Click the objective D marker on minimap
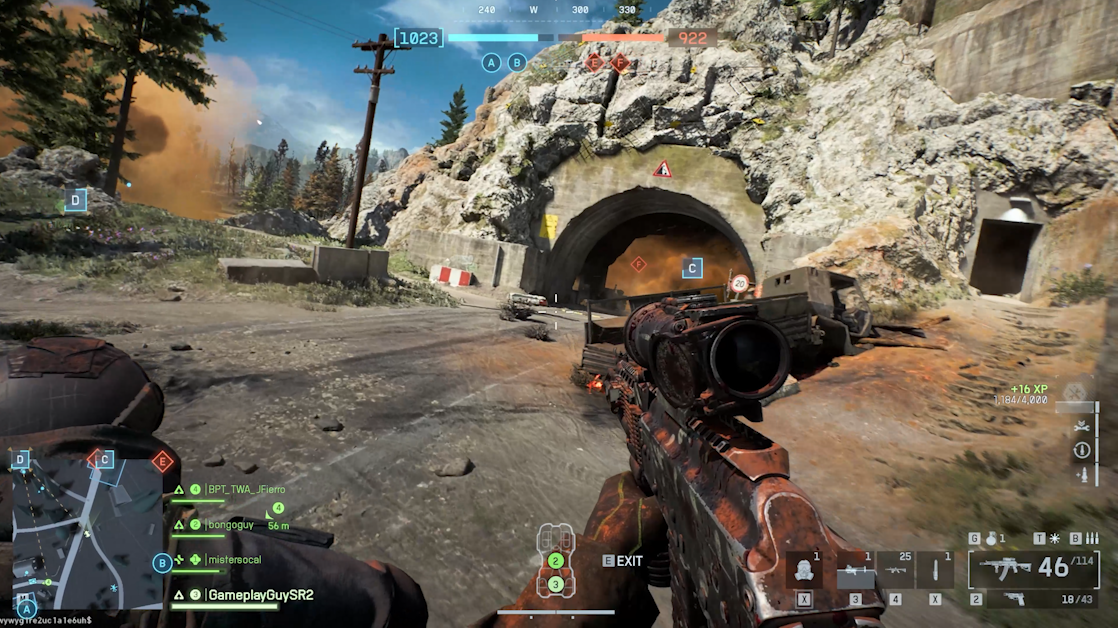 click(21, 460)
